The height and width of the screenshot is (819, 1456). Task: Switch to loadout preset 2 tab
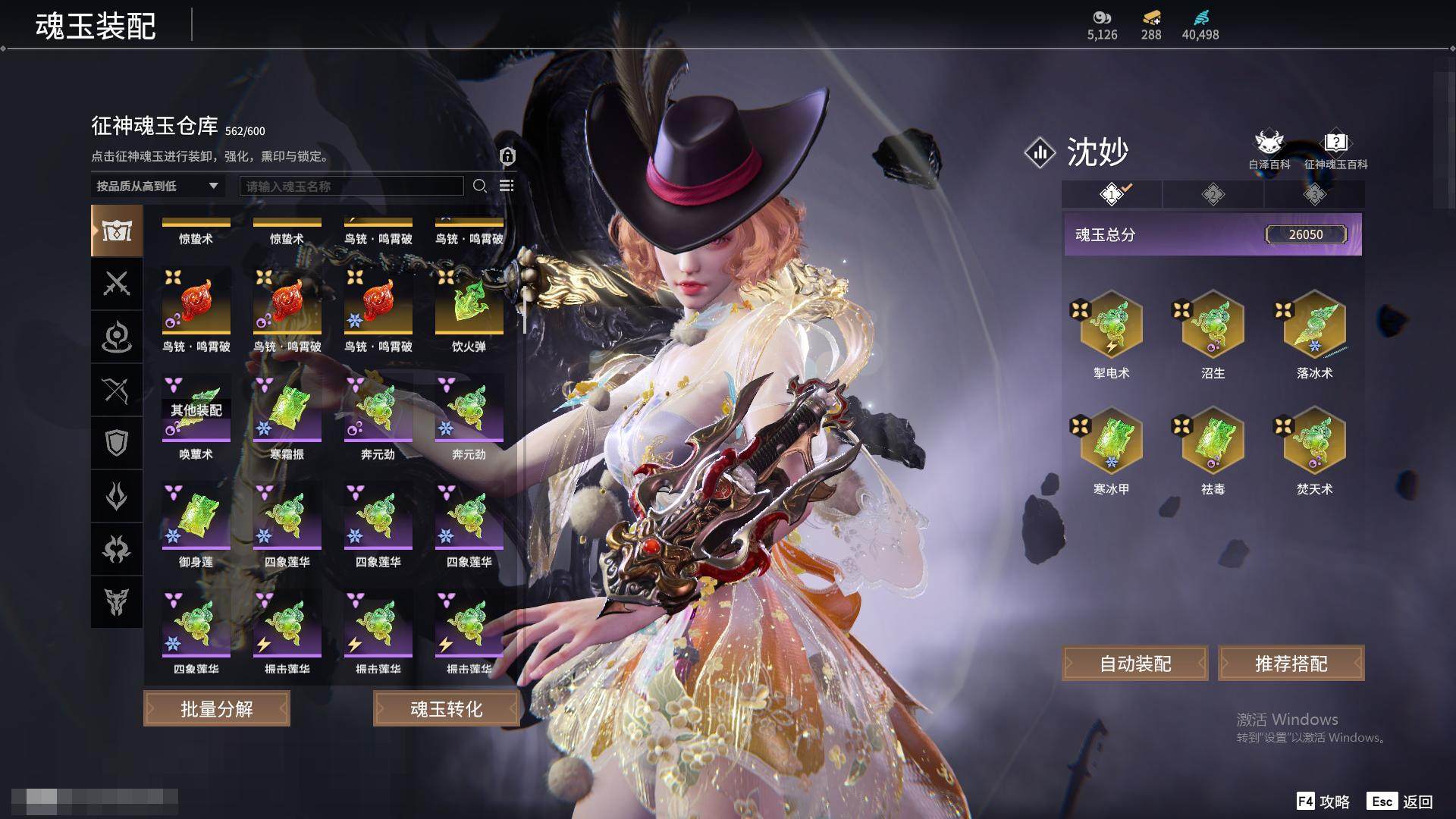click(x=1213, y=194)
